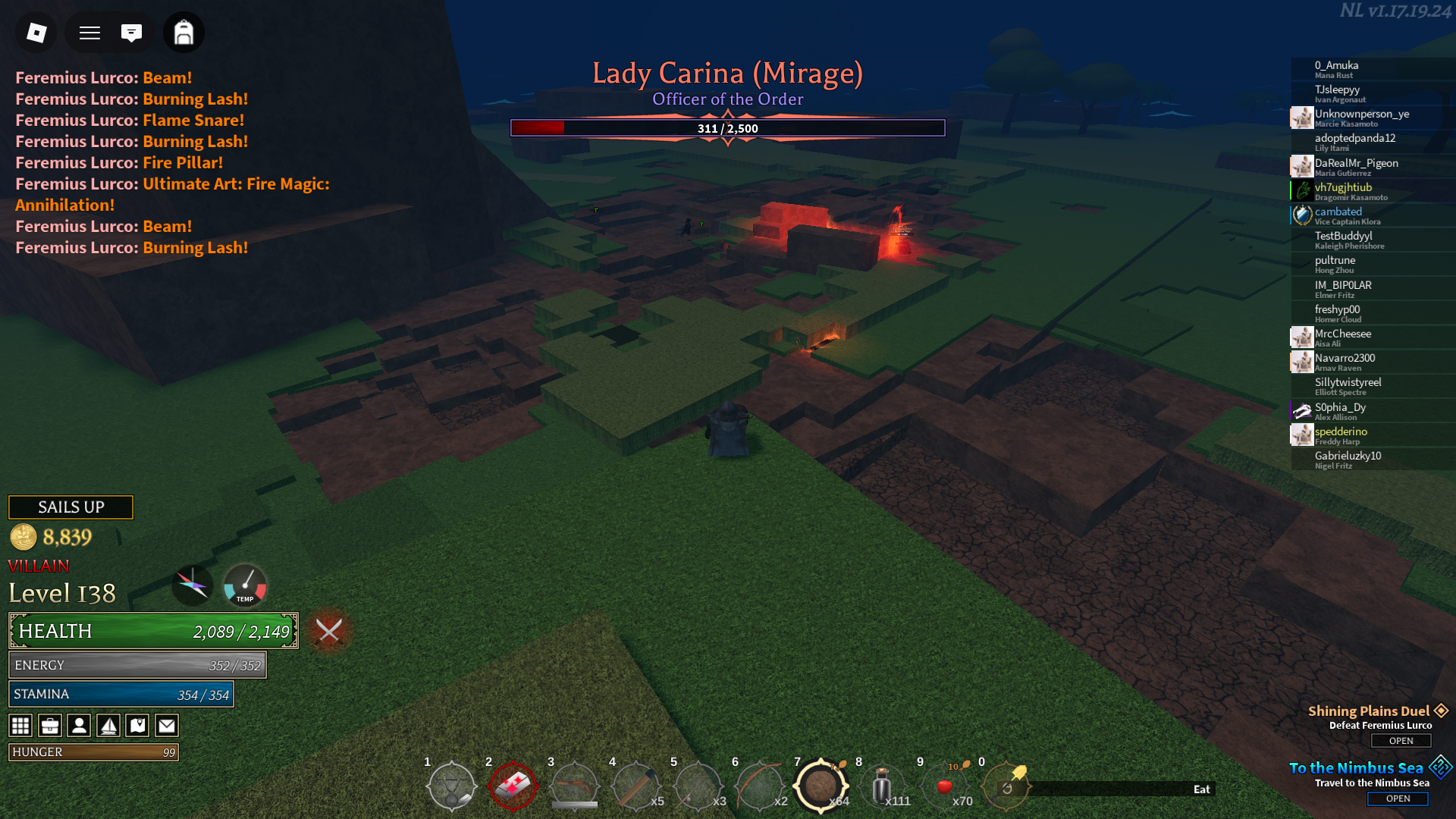Screen dimensions: 1456x819
Task: Open the Roblox backpack
Action: pos(184,33)
